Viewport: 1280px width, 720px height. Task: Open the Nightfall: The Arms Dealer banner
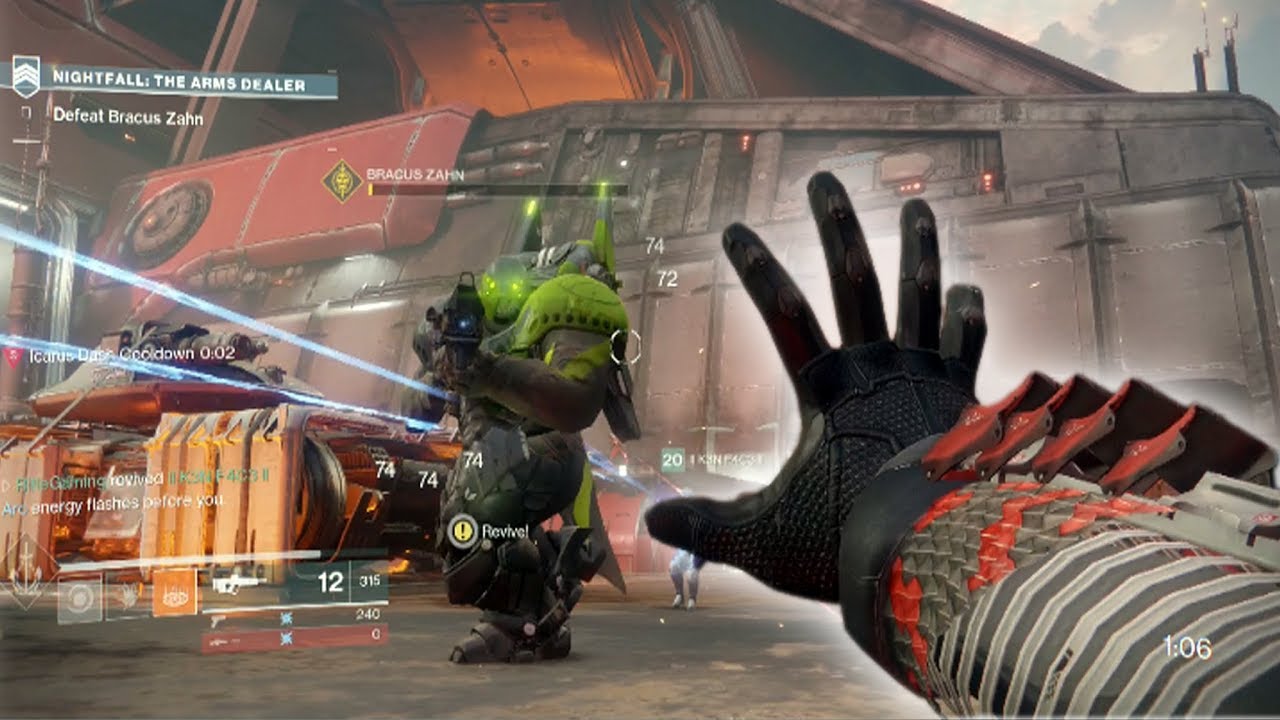coord(180,85)
